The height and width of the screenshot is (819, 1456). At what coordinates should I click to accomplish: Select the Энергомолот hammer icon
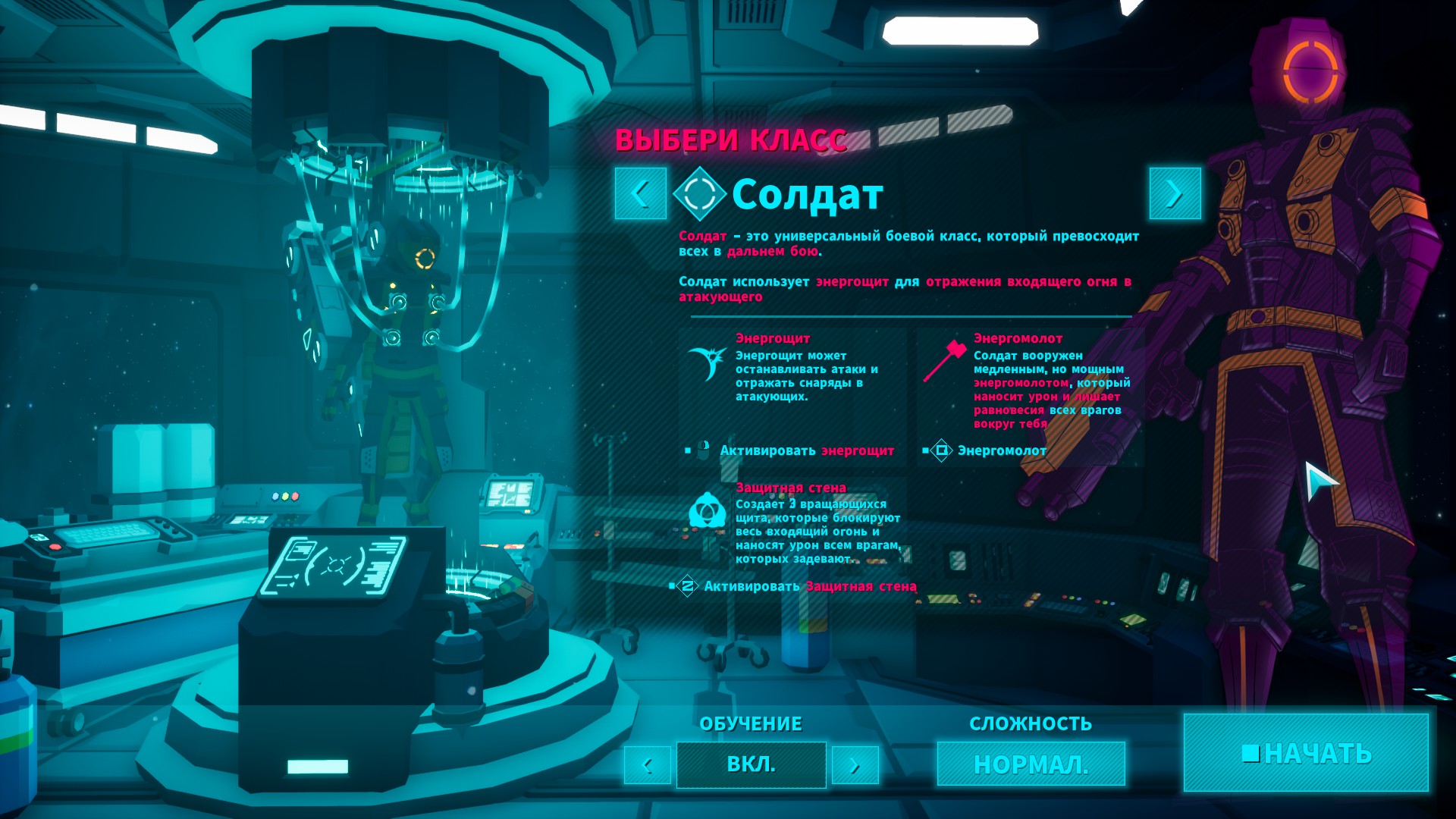click(944, 361)
